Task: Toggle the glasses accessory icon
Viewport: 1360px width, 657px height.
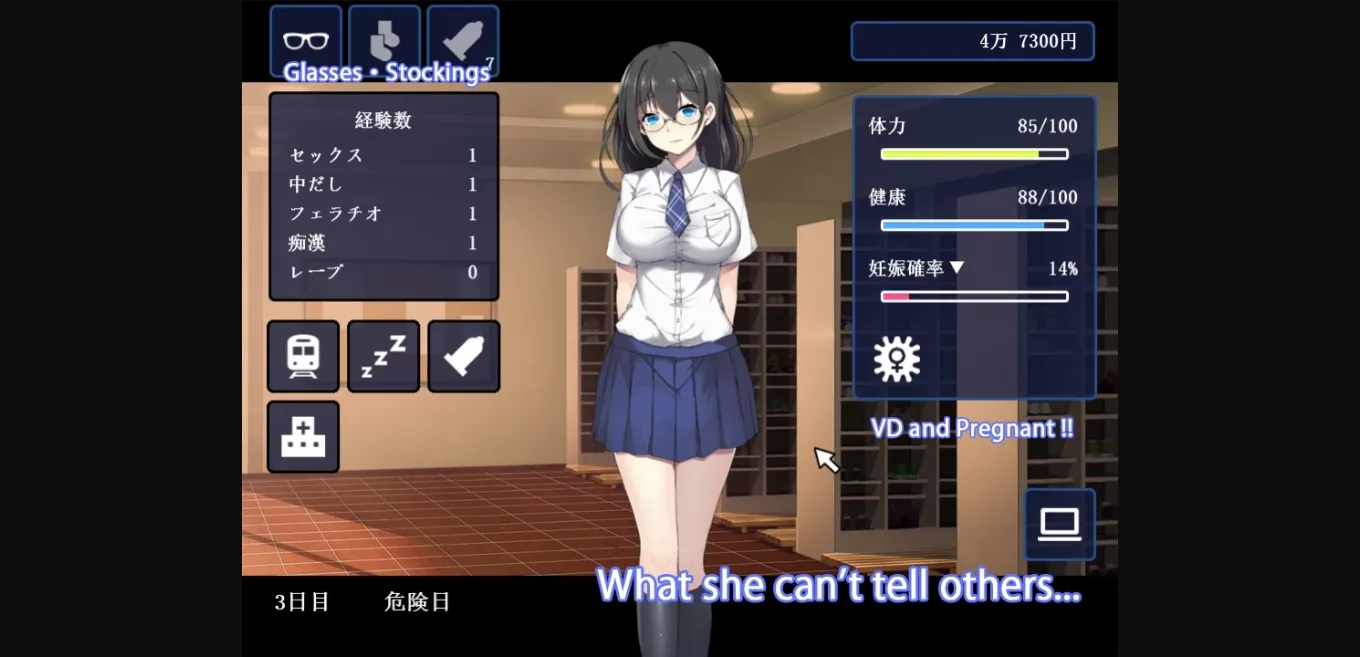Action: [305, 40]
